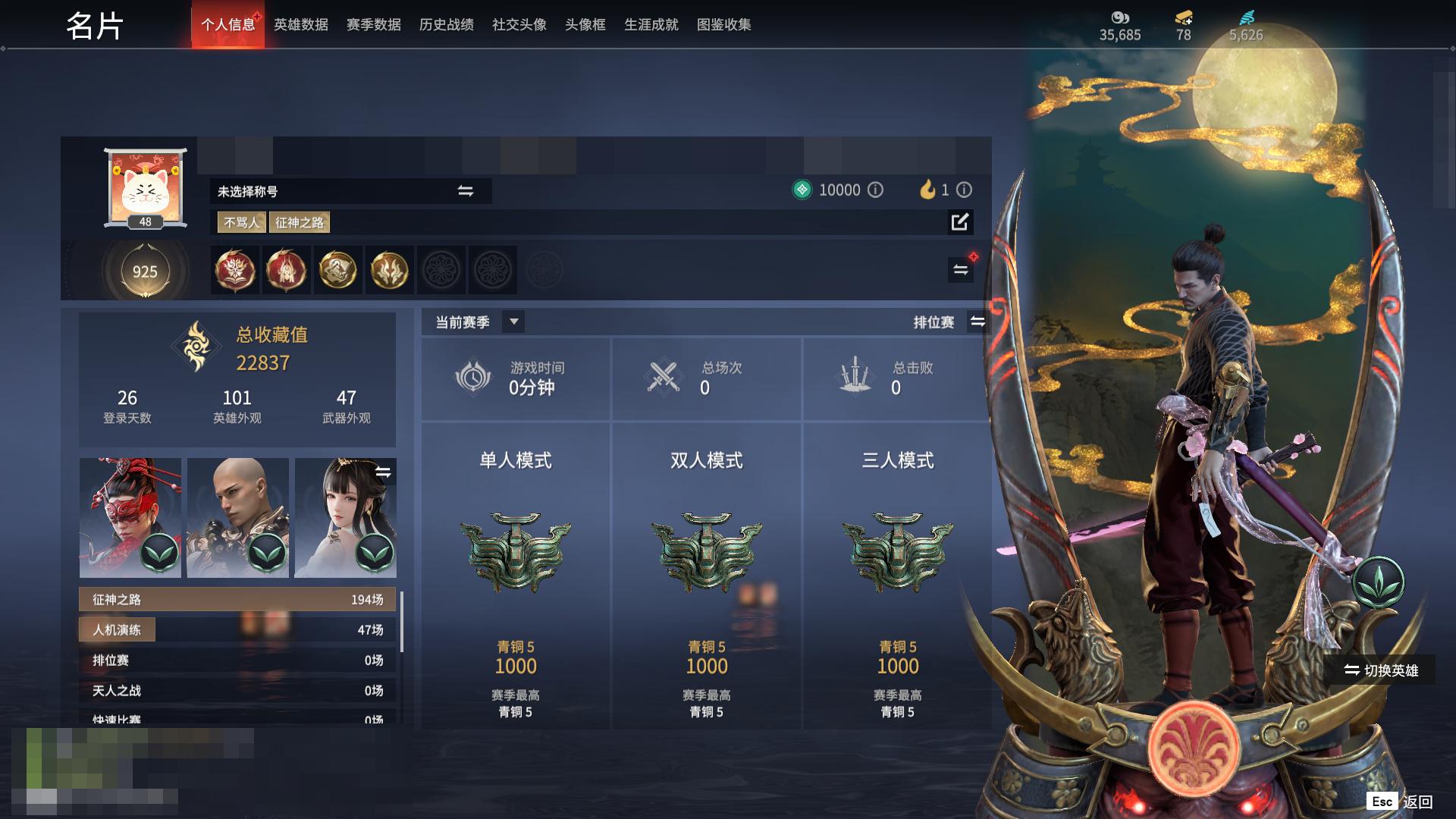The height and width of the screenshot is (819, 1456).
Task: Open the 头像框 tab
Action: tap(585, 25)
